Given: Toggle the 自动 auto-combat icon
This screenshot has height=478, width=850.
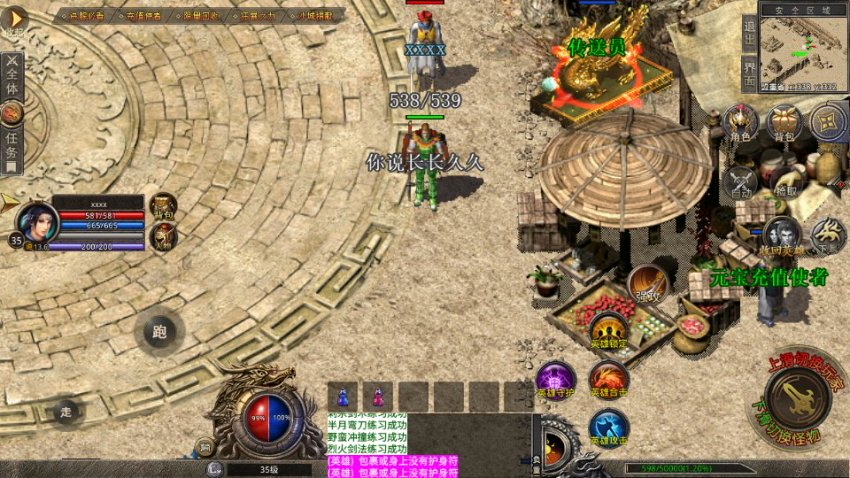Looking at the screenshot, I should click(x=740, y=180).
